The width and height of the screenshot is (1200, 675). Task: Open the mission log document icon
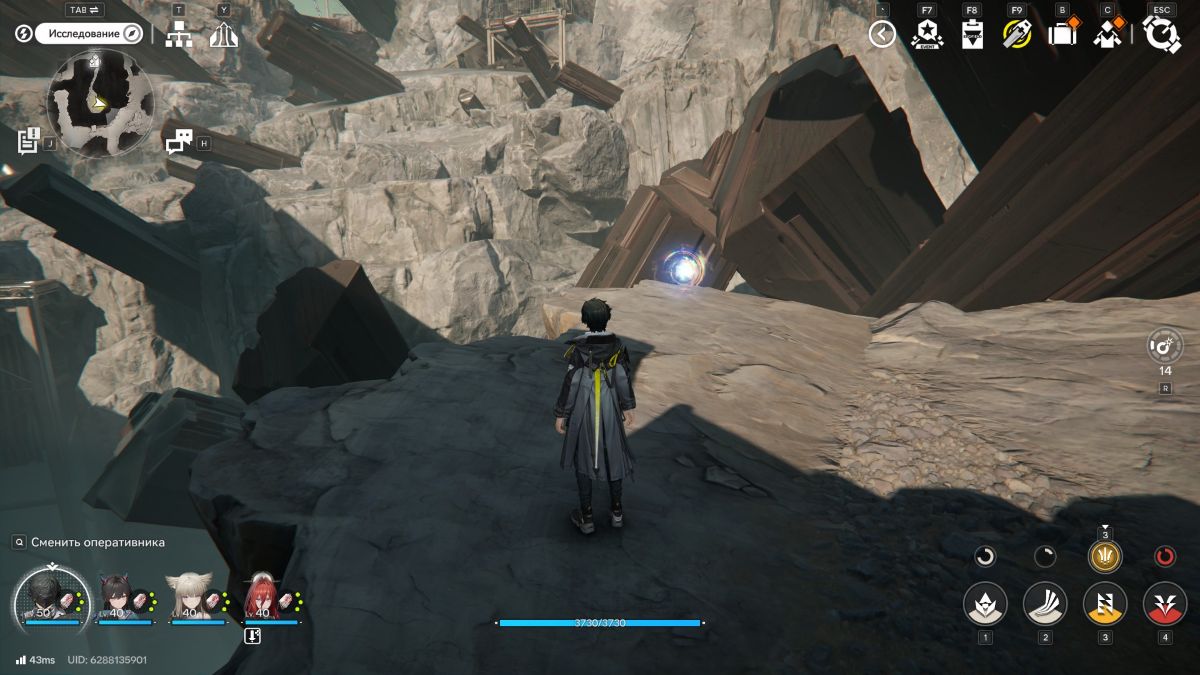click(x=28, y=141)
